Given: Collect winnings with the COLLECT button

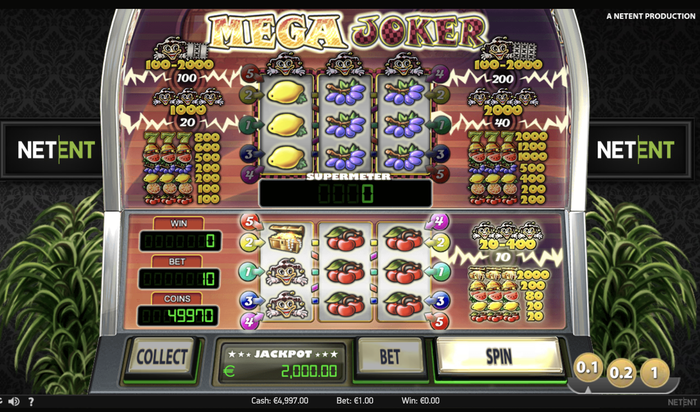Looking at the screenshot, I should click(x=161, y=357).
